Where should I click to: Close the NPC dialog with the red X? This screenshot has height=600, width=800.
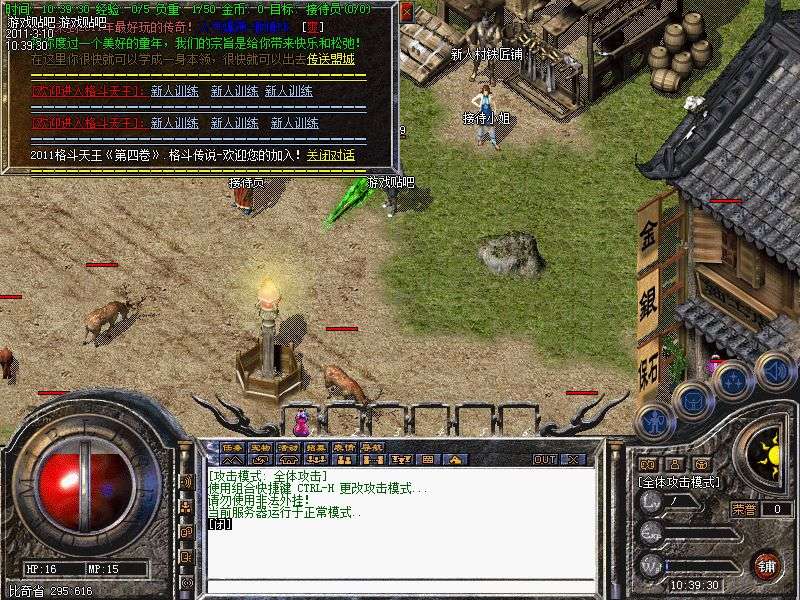coord(407,11)
